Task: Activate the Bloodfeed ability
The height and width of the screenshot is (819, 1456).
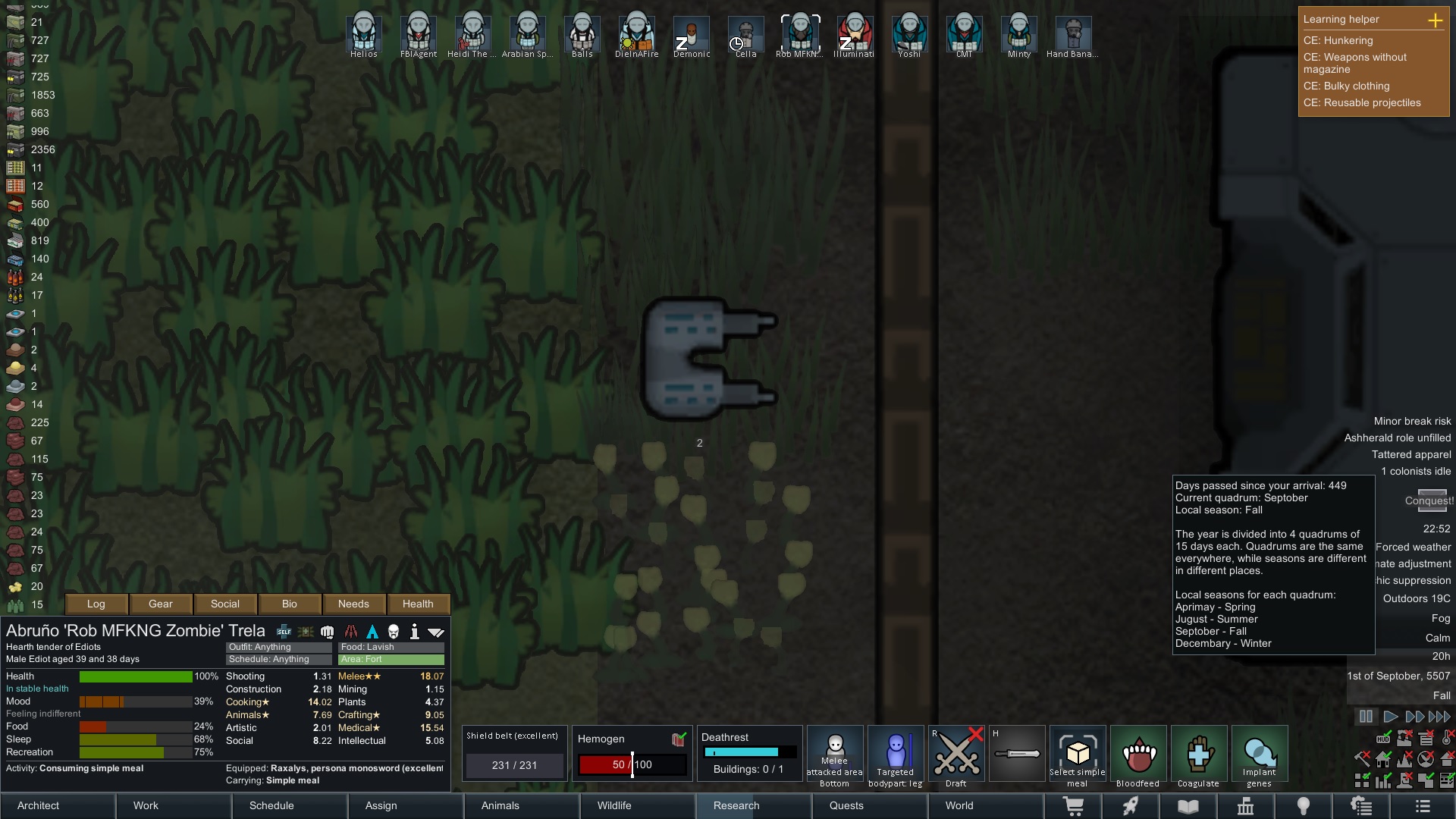Action: [1138, 754]
